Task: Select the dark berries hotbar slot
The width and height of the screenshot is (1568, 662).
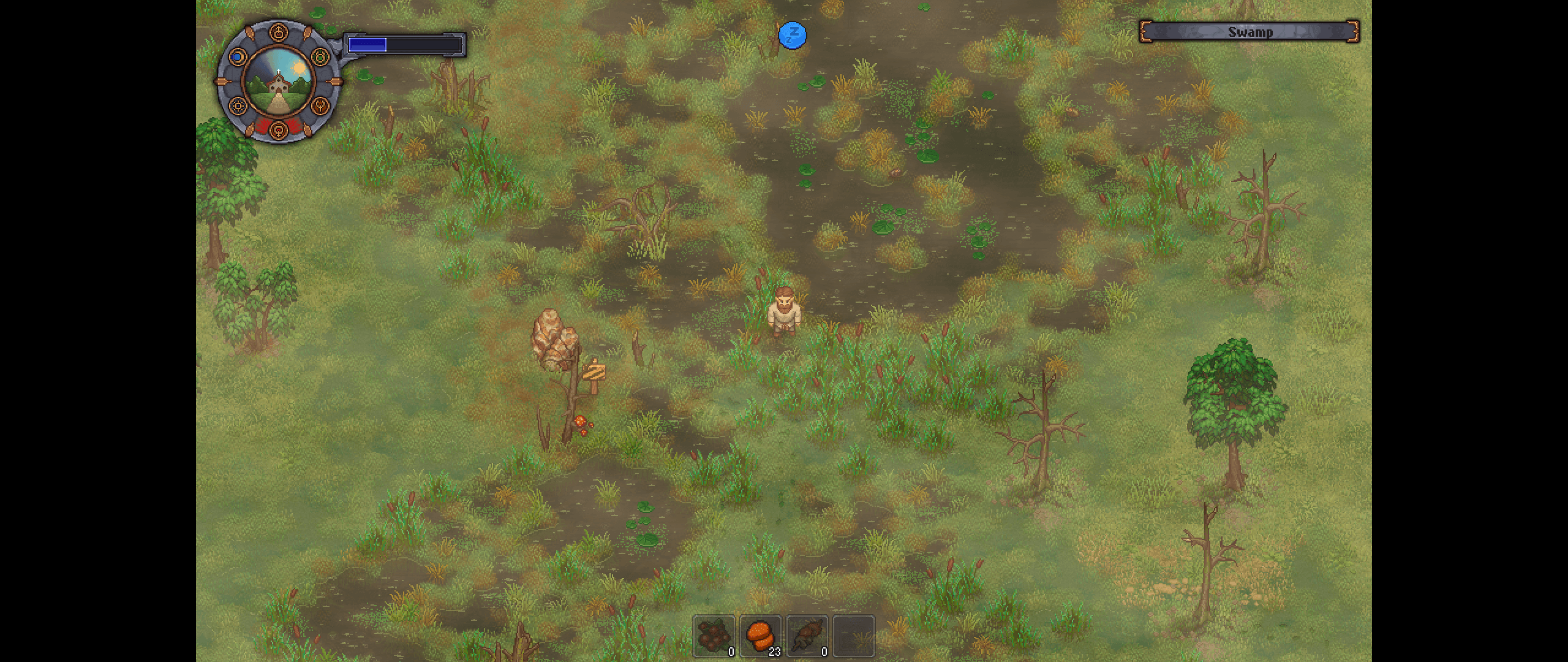Action: point(714,636)
